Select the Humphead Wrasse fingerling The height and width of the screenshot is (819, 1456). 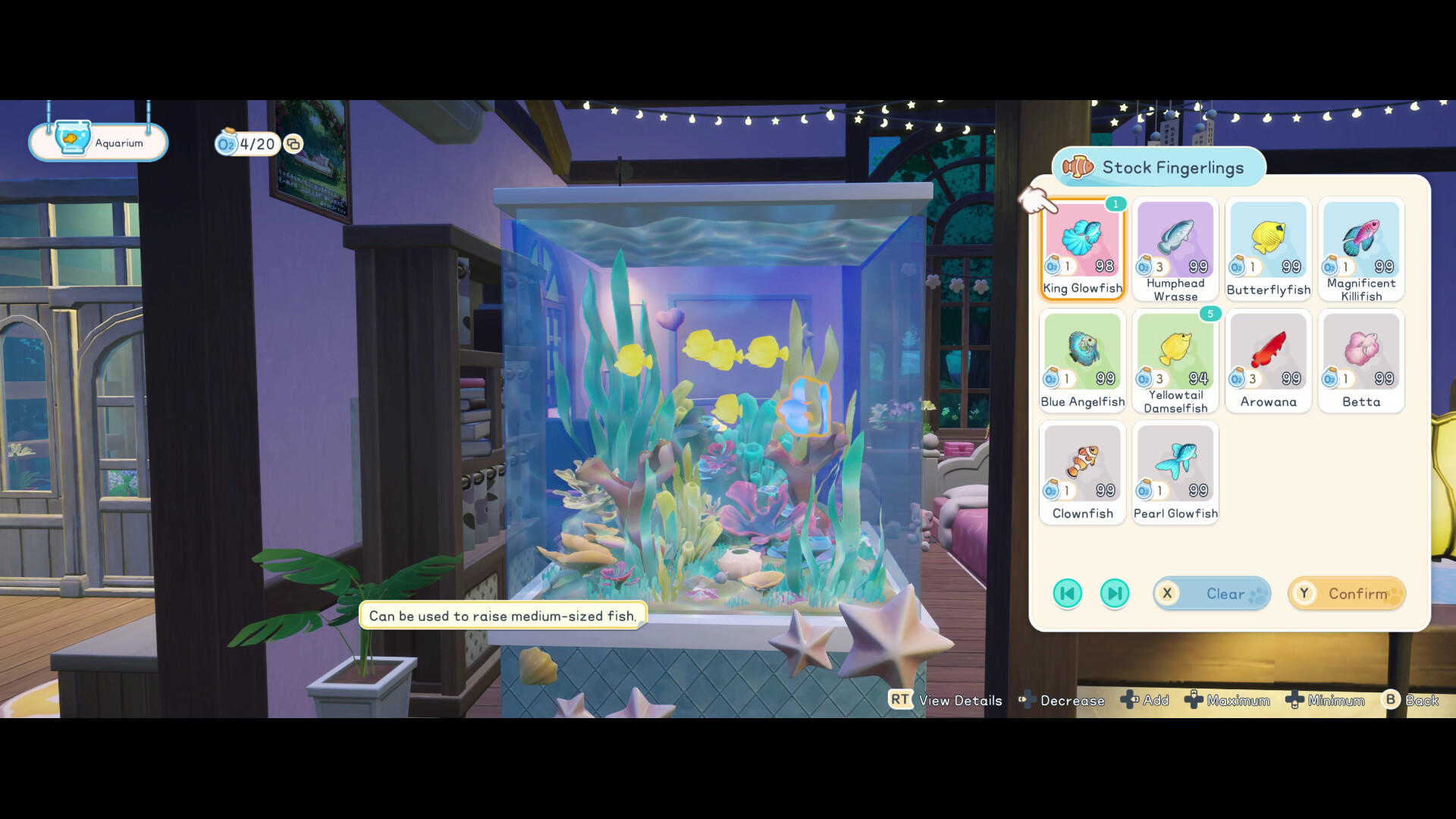1175,243
